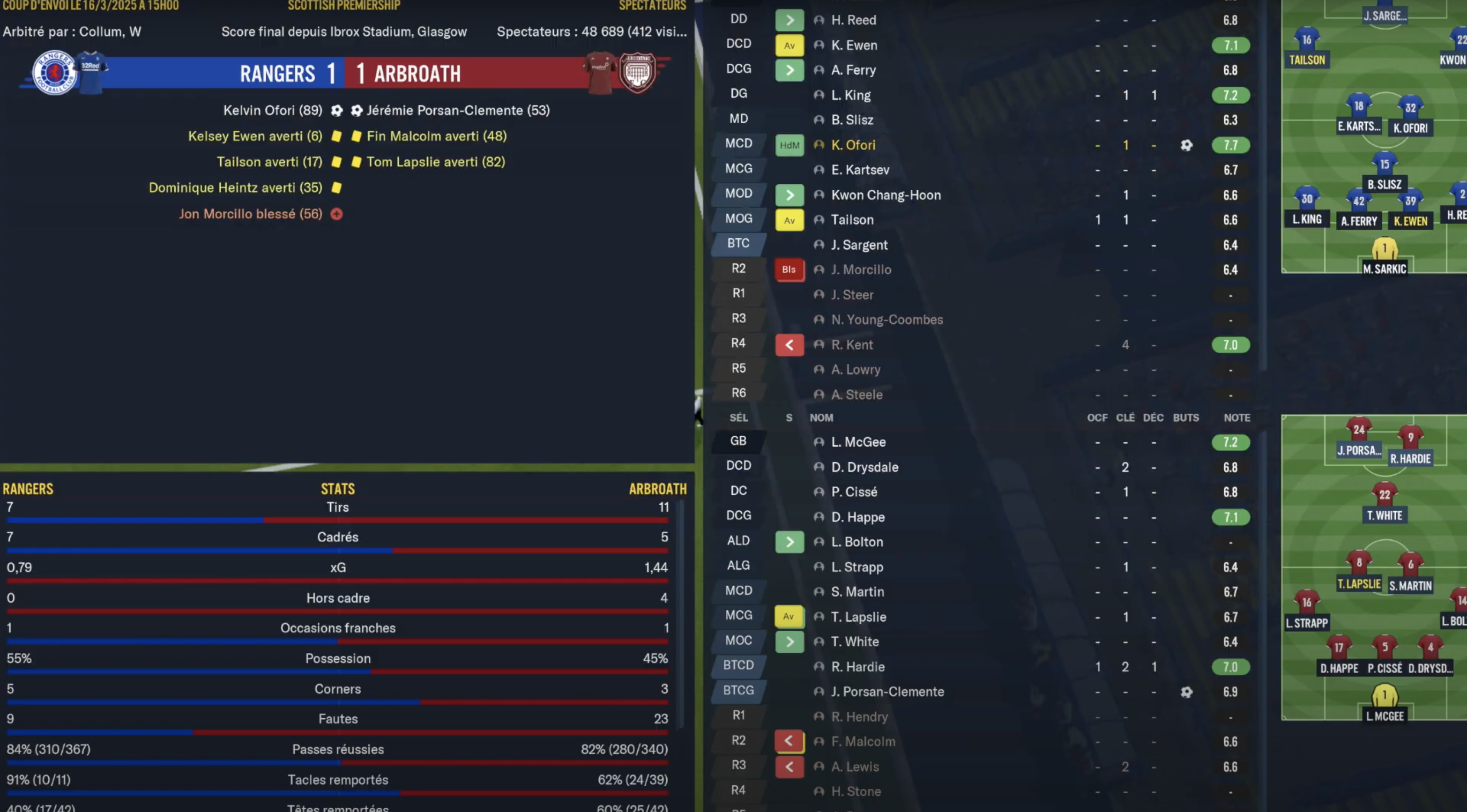View Tailson's player profile
The image size is (1467, 812).
point(852,220)
